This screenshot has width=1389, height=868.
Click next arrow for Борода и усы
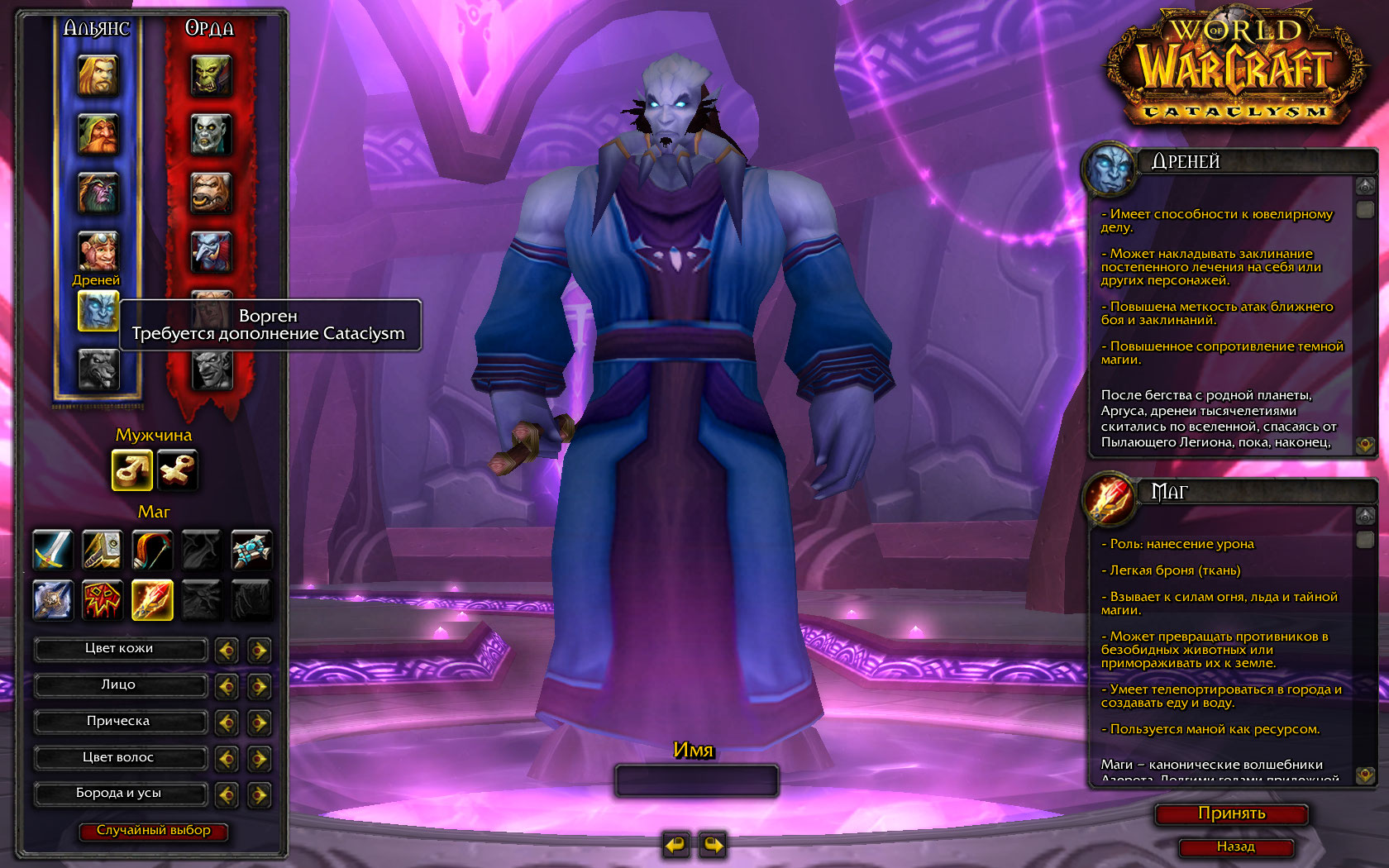(x=259, y=795)
